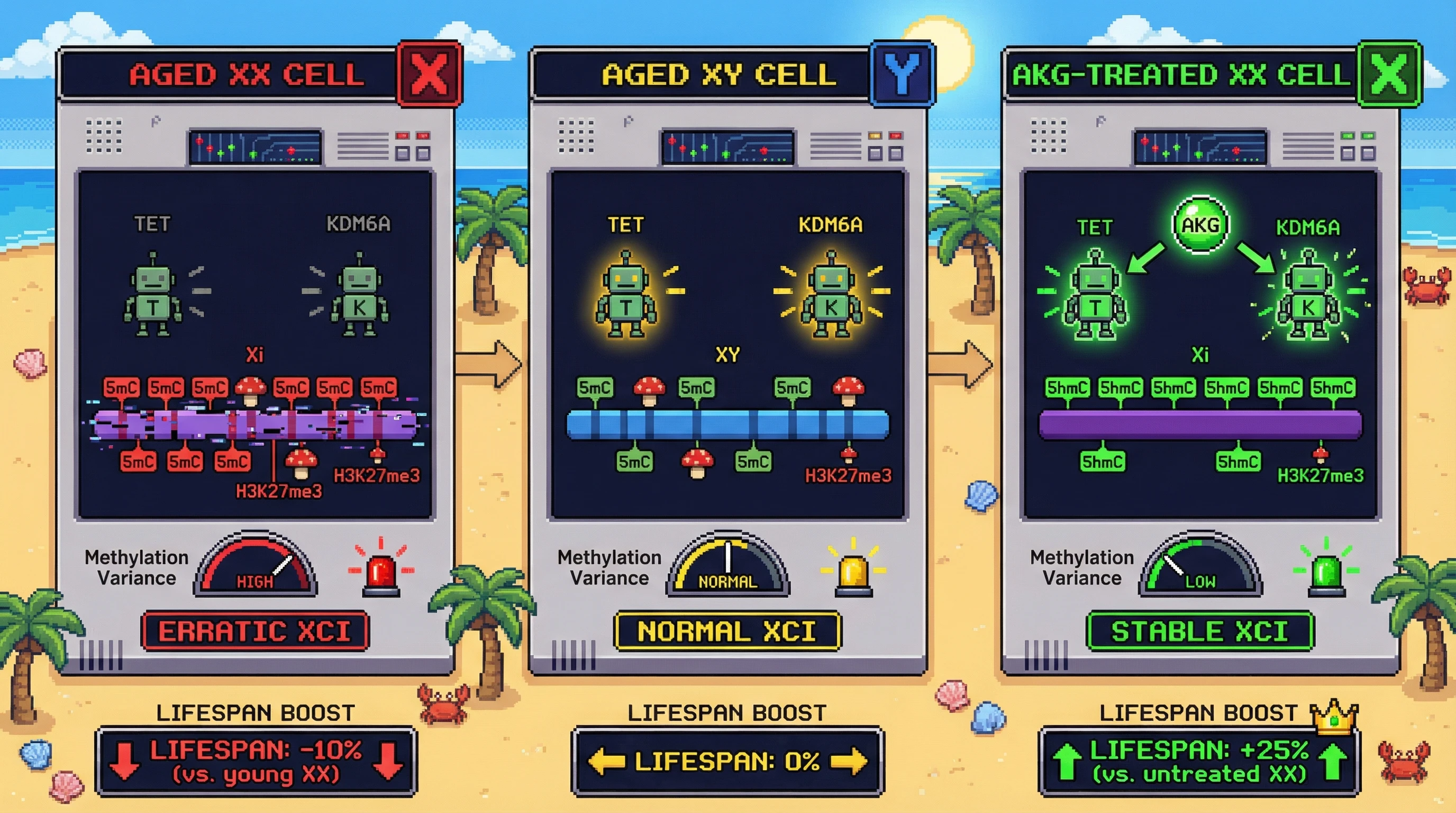The width and height of the screenshot is (1456, 813).
Task: Choose the NORMAL XCI button
Action: pyautogui.click(x=727, y=631)
